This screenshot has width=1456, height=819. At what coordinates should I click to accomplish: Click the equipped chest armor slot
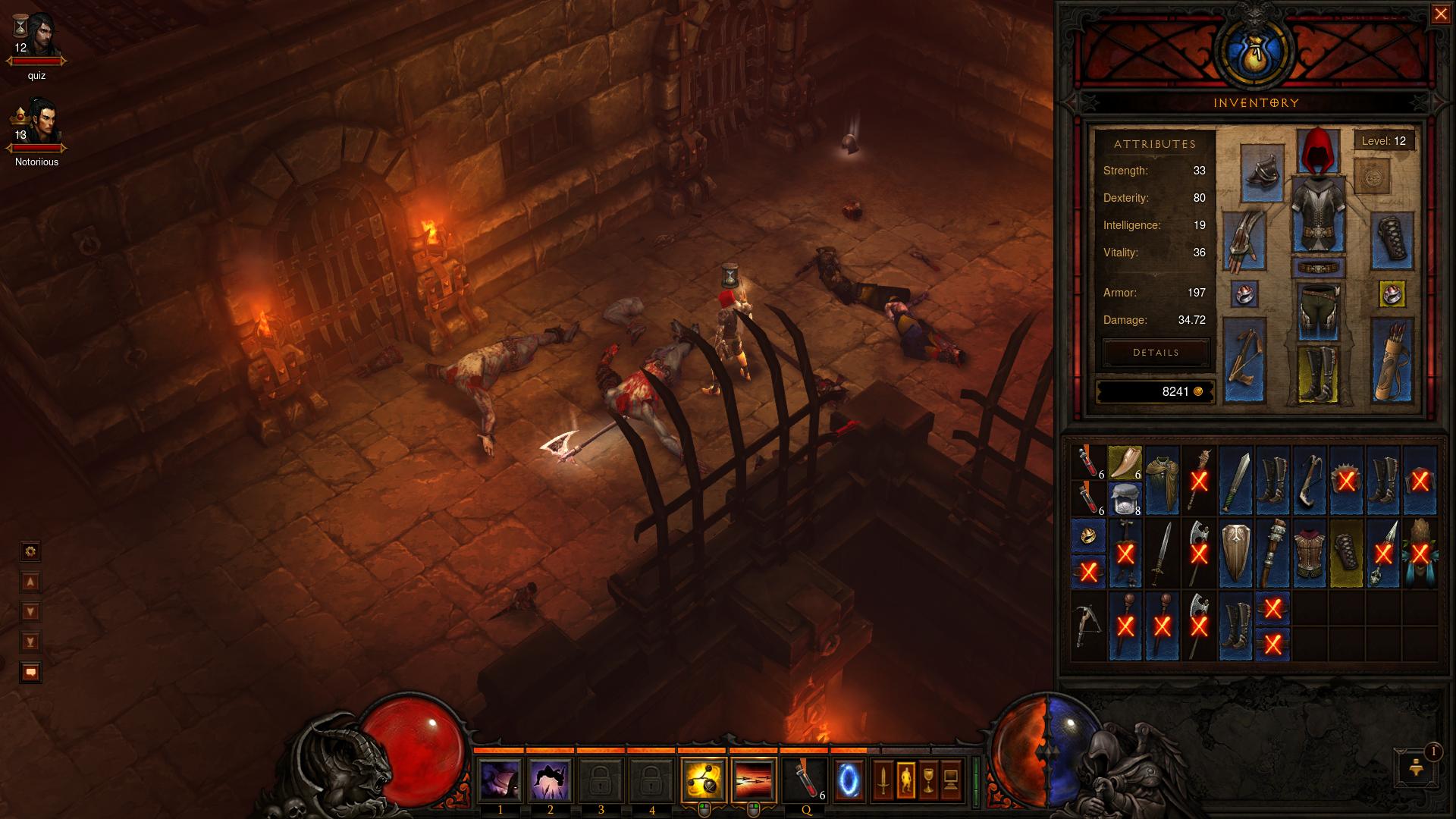pos(1319,215)
